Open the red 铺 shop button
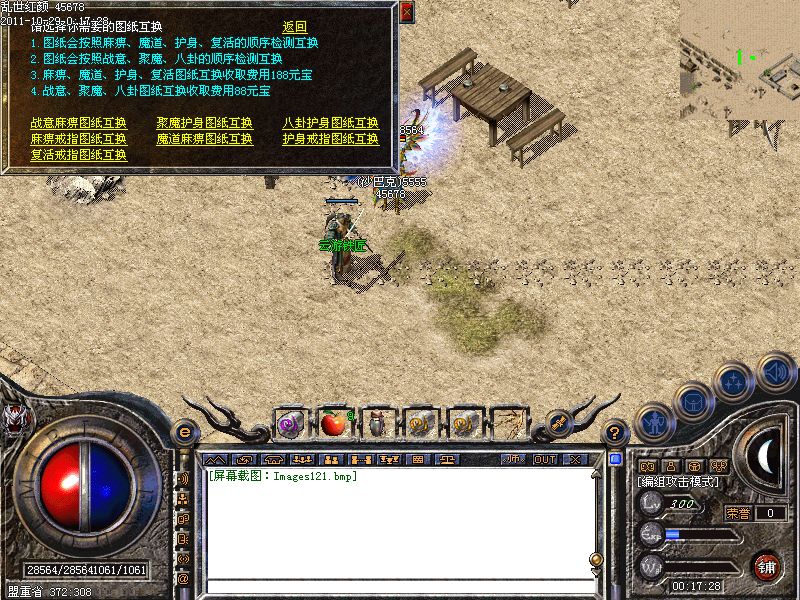Image resolution: width=800 pixels, height=600 pixels. point(767,565)
